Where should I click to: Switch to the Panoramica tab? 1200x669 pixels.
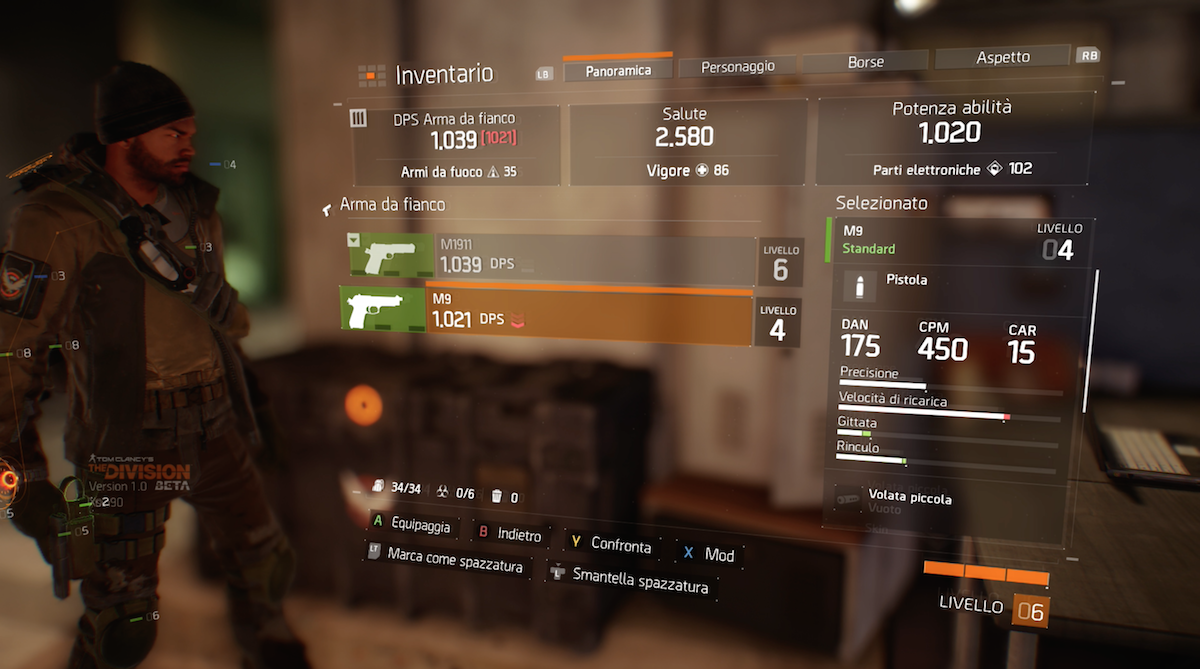pos(617,70)
